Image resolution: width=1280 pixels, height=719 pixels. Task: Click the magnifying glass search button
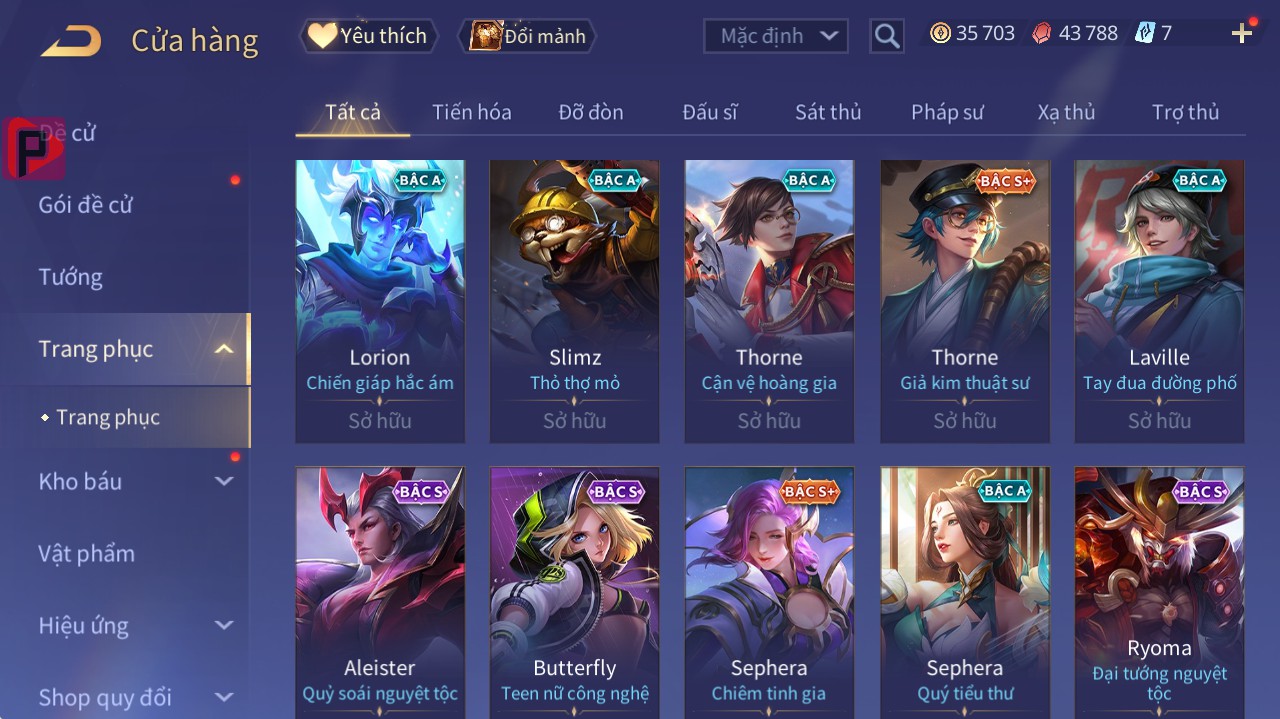click(886, 36)
